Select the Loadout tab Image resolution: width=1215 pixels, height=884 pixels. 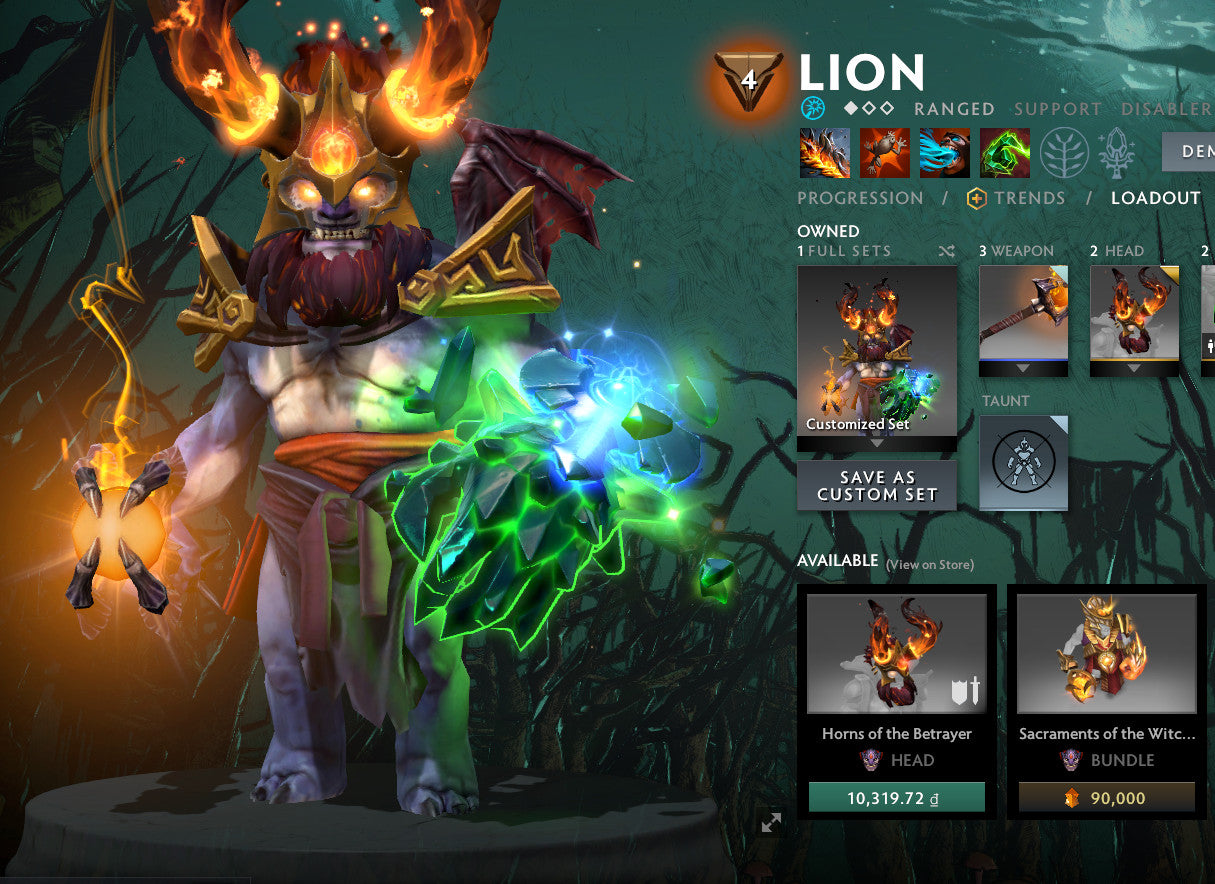coord(1155,198)
